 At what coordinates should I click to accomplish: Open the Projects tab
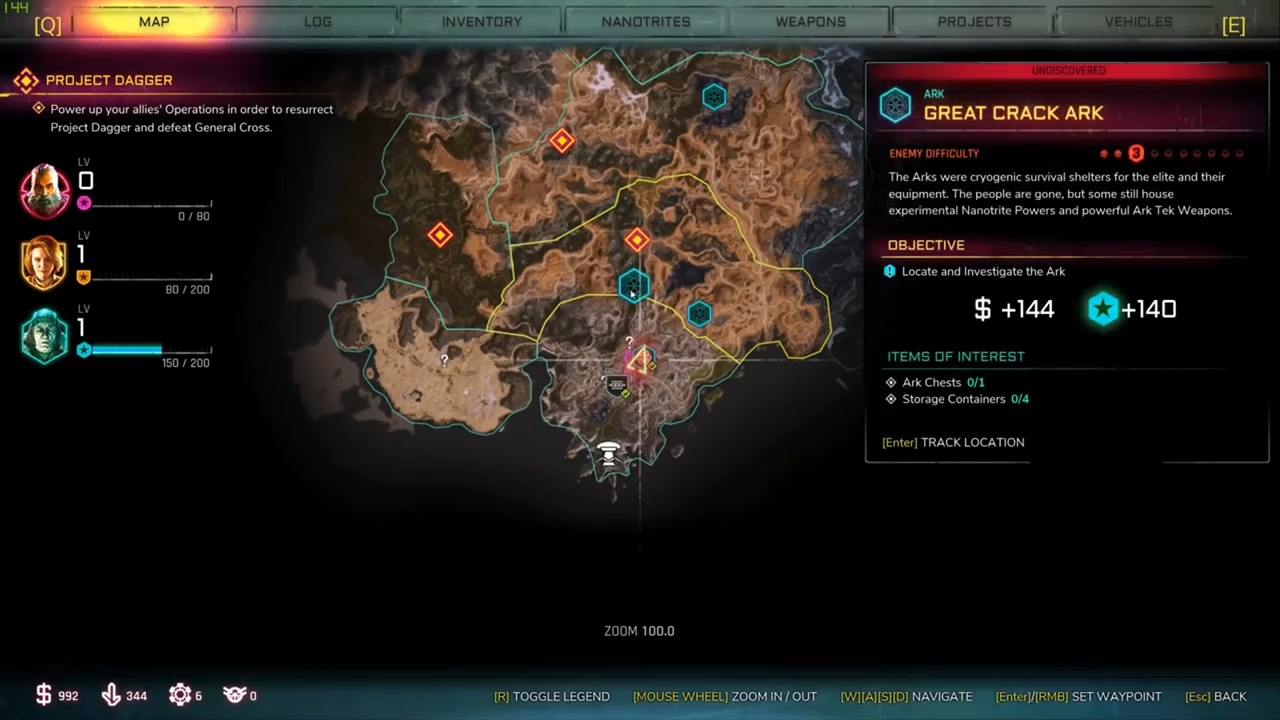(974, 21)
